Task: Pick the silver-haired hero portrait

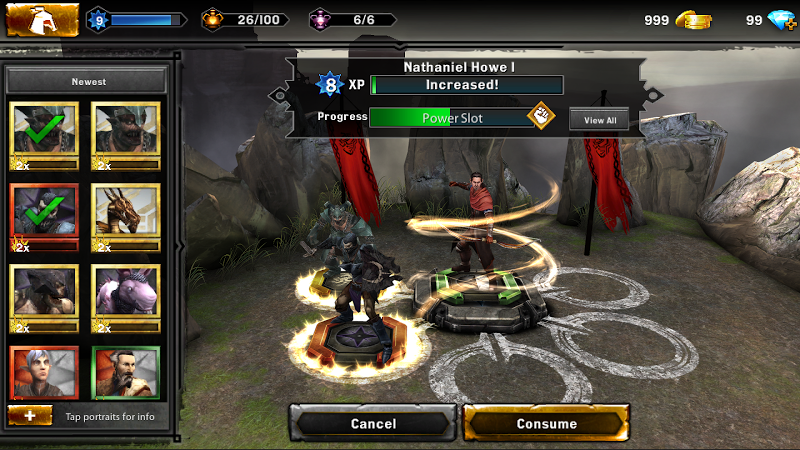Action: [x=44, y=372]
